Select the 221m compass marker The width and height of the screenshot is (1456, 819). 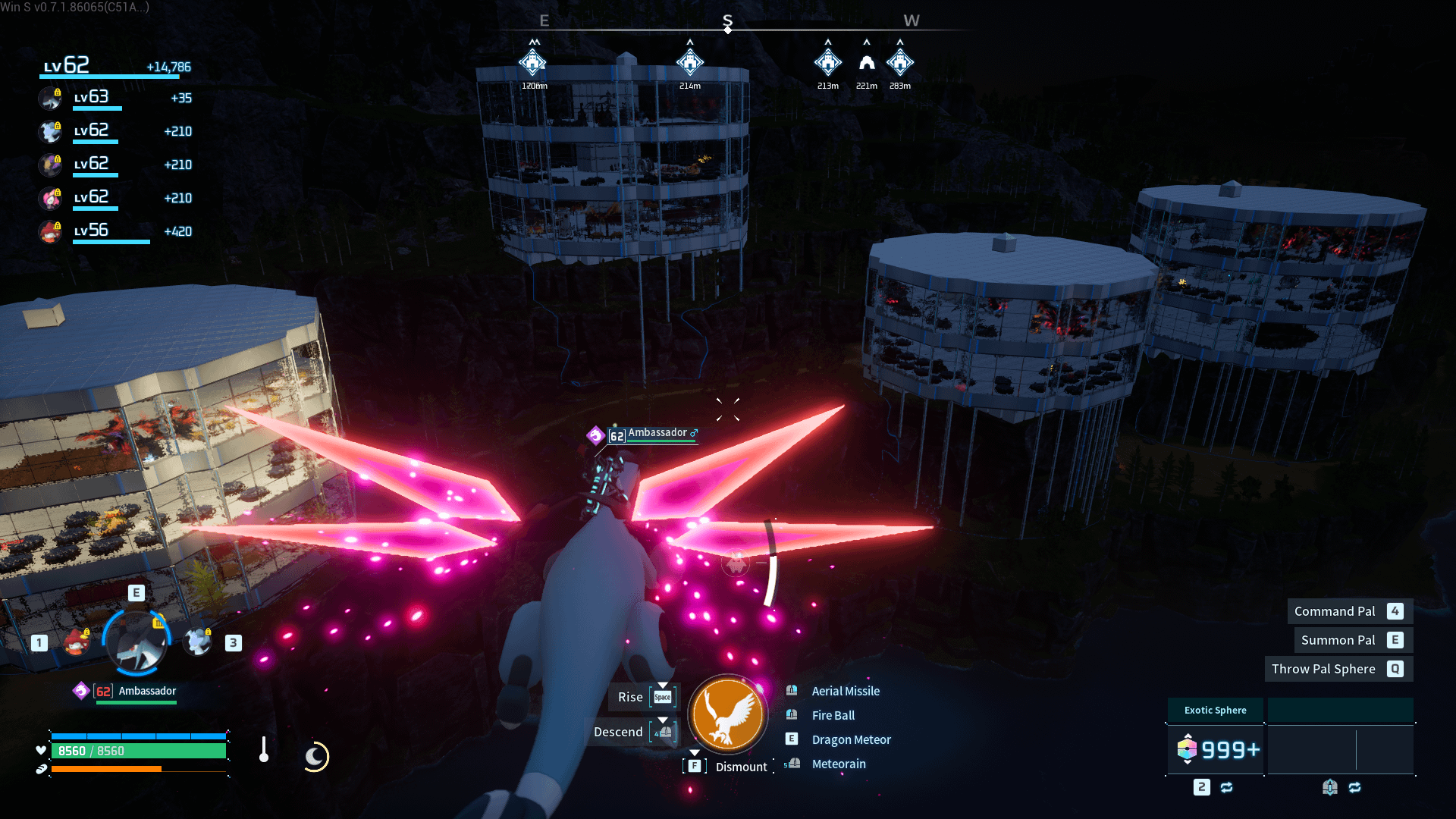tap(866, 63)
